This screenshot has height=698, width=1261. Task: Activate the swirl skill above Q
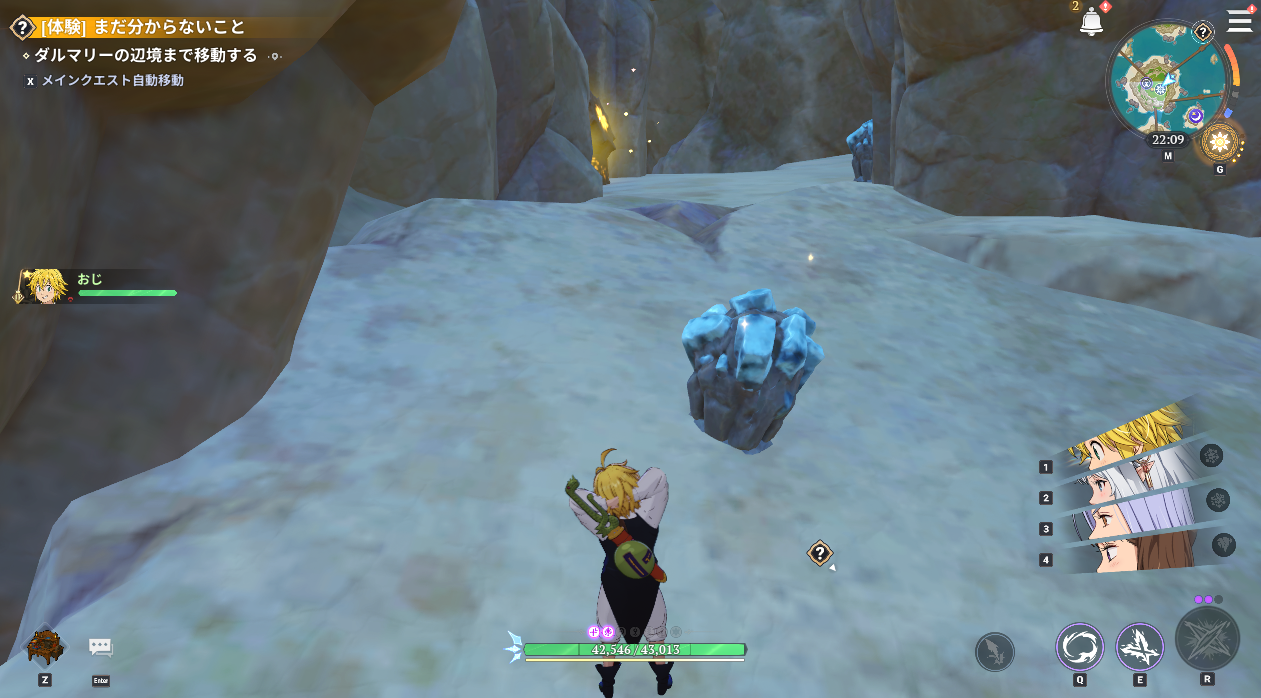(1080, 646)
